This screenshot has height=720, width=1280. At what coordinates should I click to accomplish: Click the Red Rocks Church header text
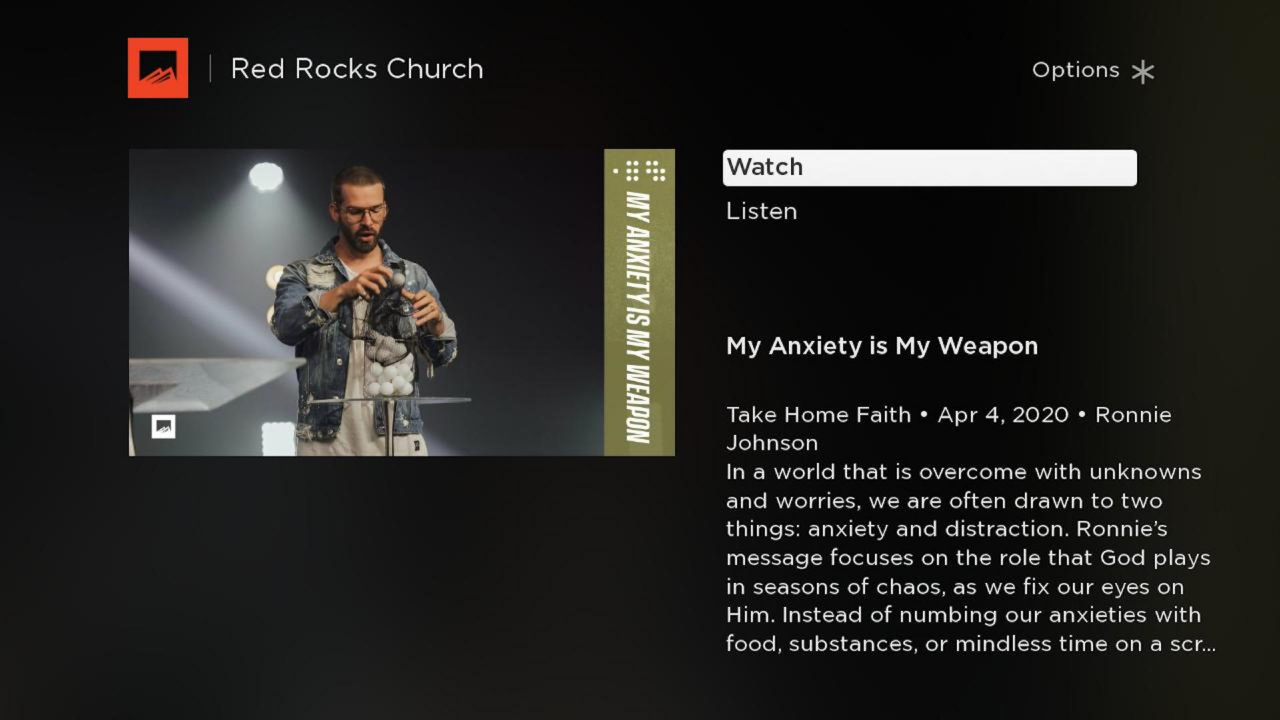[357, 69]
